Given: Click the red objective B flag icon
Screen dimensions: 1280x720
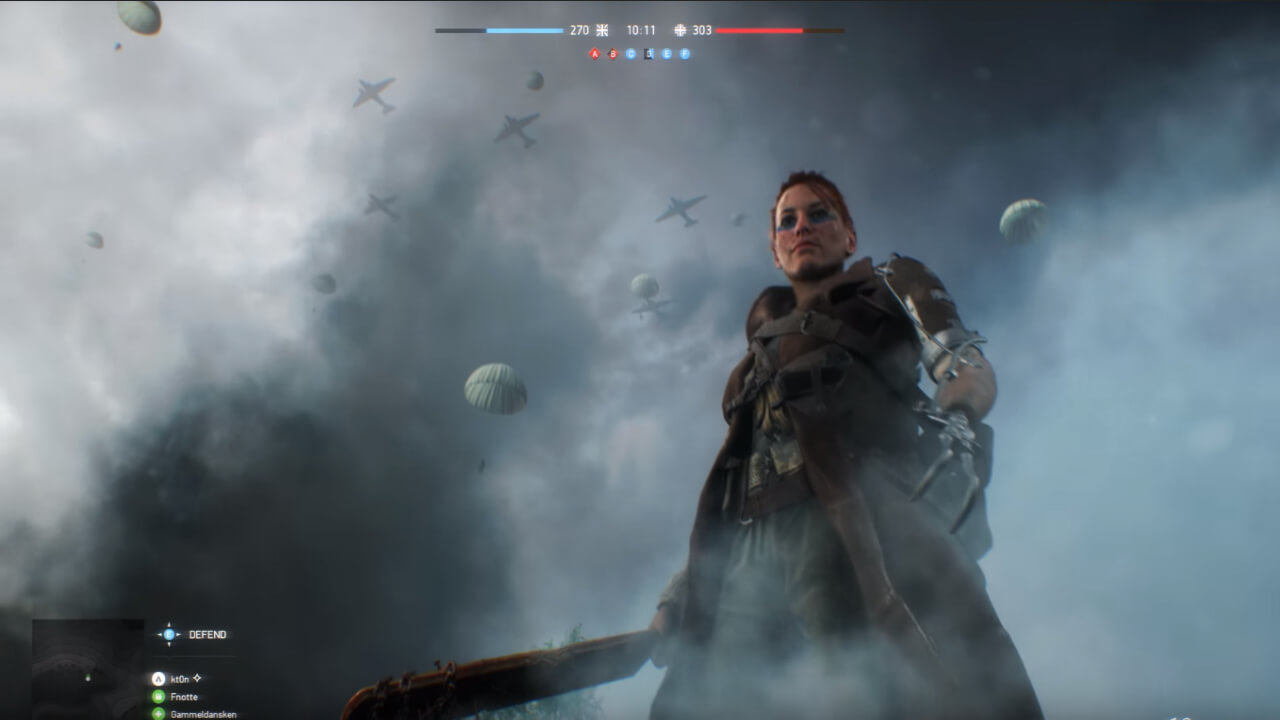Looking at the screenshot, I should coord(613,53).
